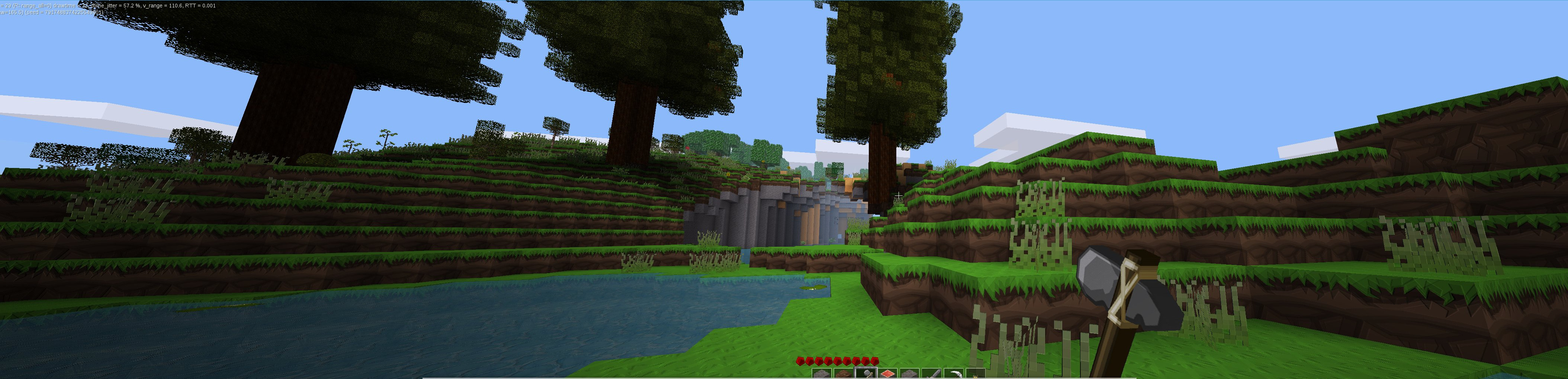This screenshot has height=379, width=1568.
Task: Click the currently selected stone hammer slot
Action: (x=865, y=373)
